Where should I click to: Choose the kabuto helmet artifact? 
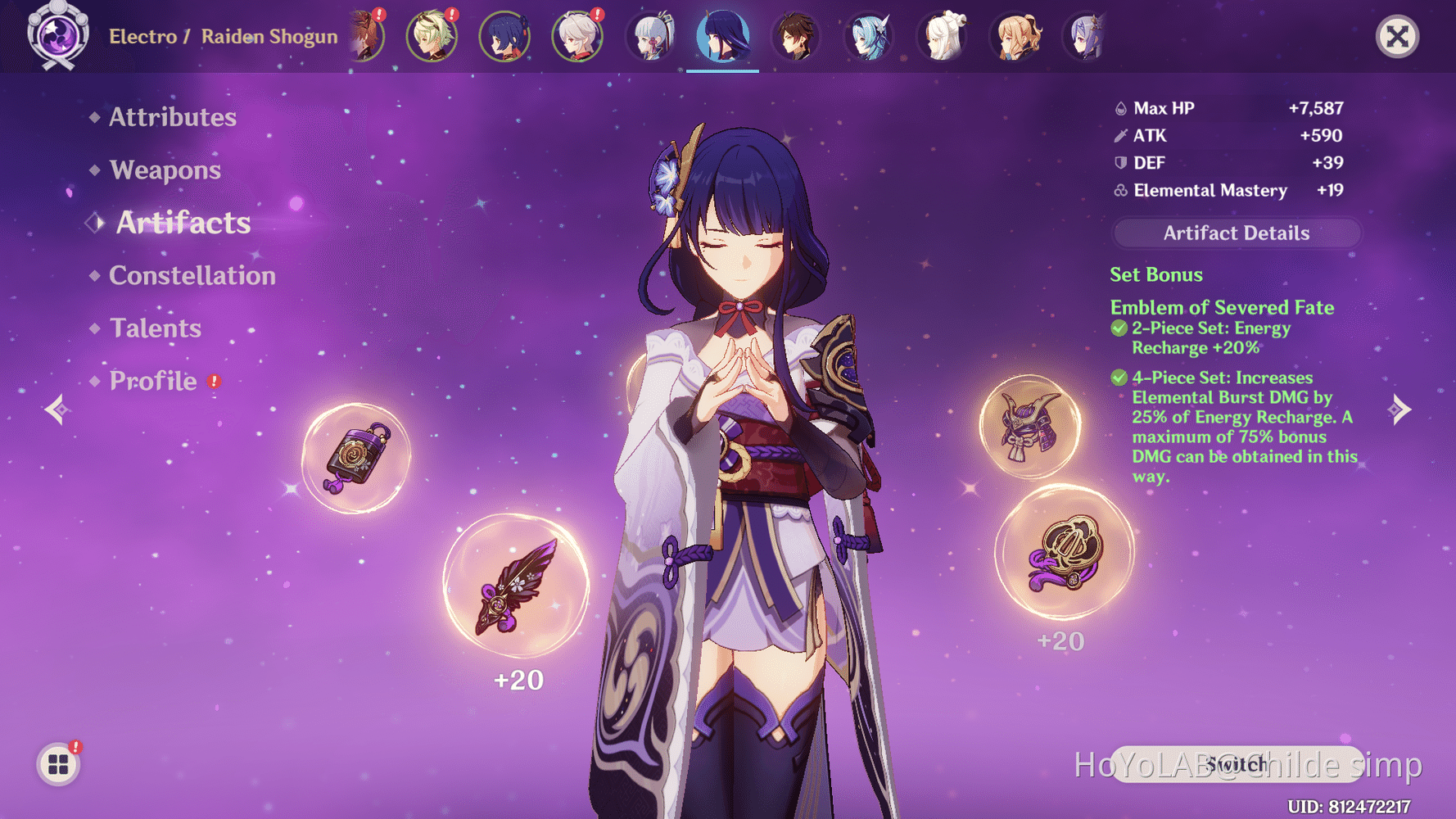[1030, 427]
